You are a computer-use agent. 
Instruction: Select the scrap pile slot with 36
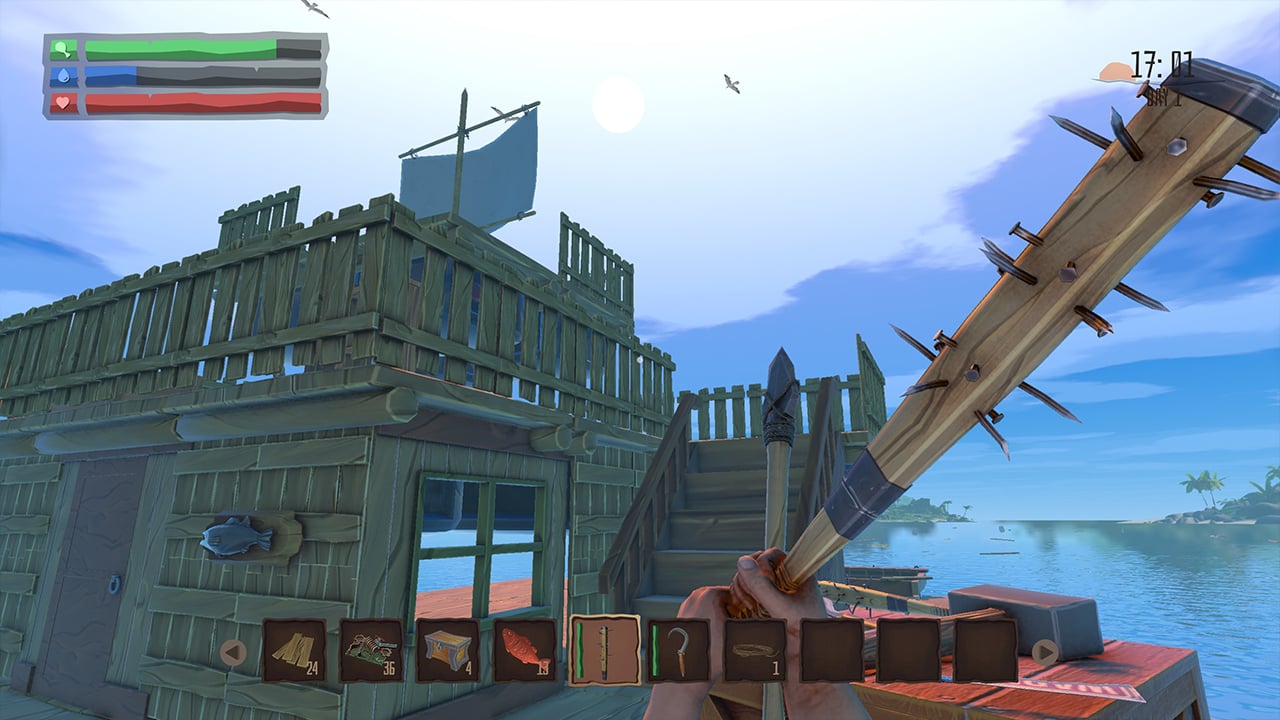pyautogui.click(x=371, y=650)
